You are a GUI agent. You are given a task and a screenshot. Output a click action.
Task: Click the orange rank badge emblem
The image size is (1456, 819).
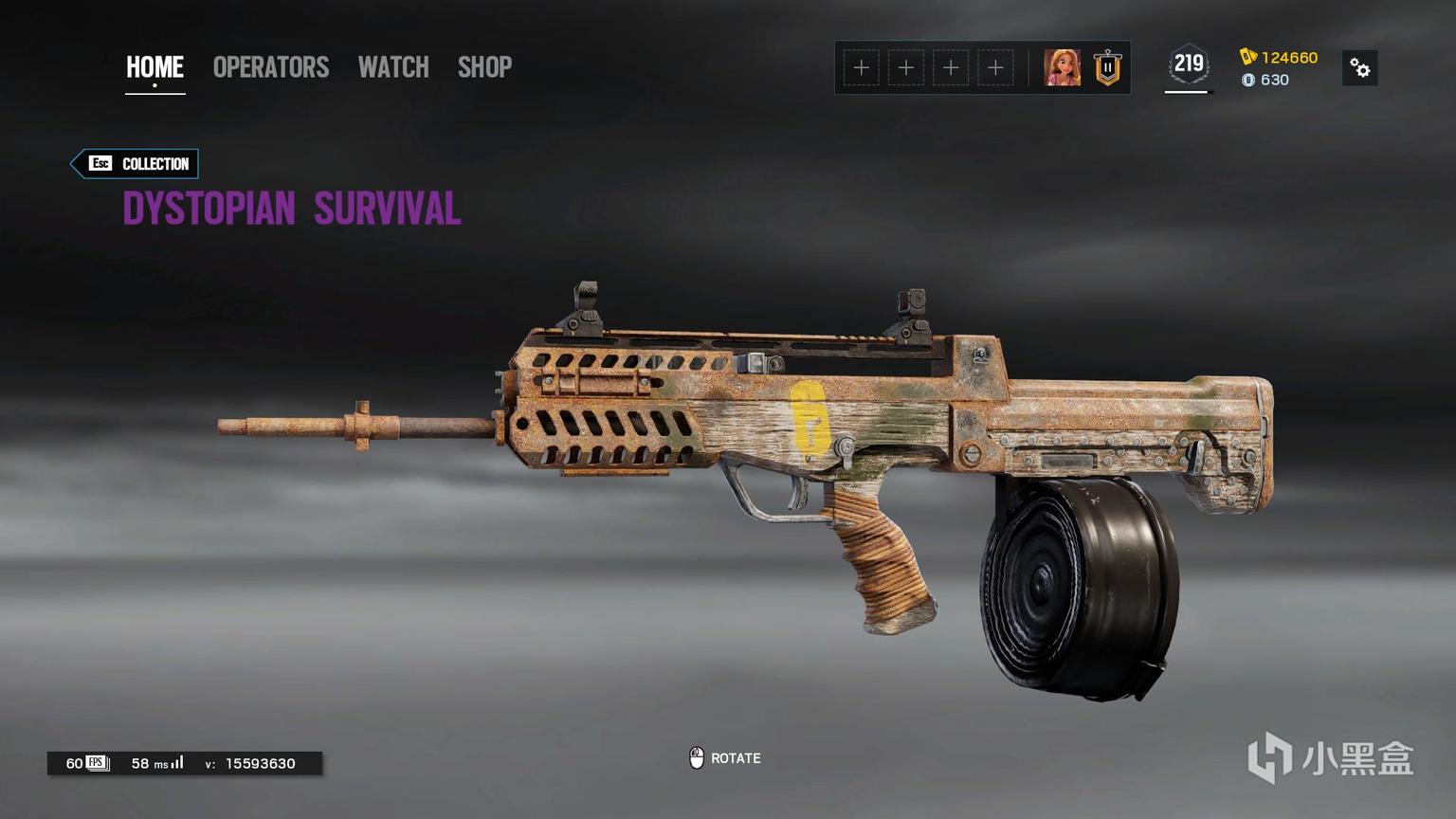click(x=1107, y=68)
